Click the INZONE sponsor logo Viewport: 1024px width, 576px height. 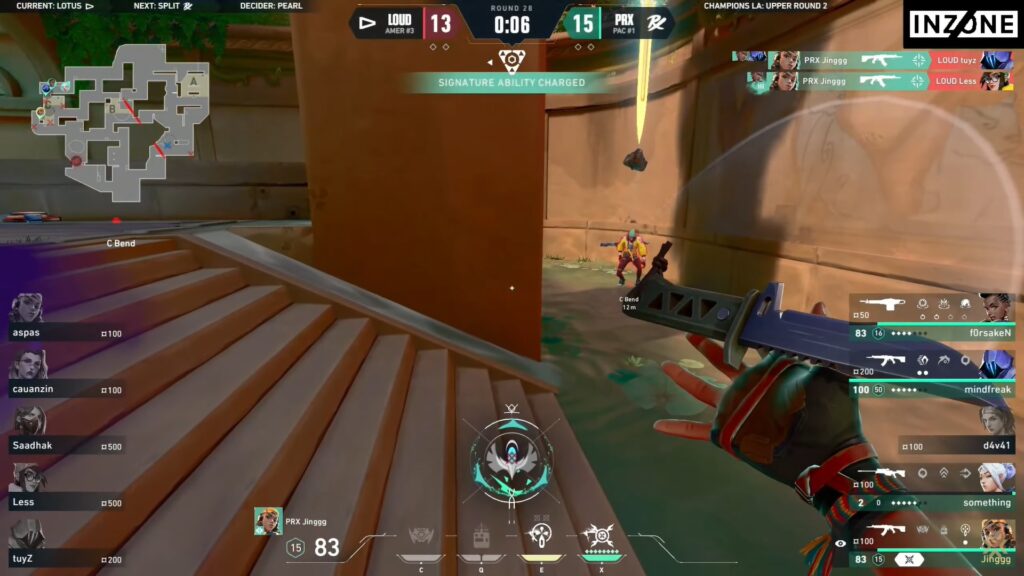(x=961, y=23)
